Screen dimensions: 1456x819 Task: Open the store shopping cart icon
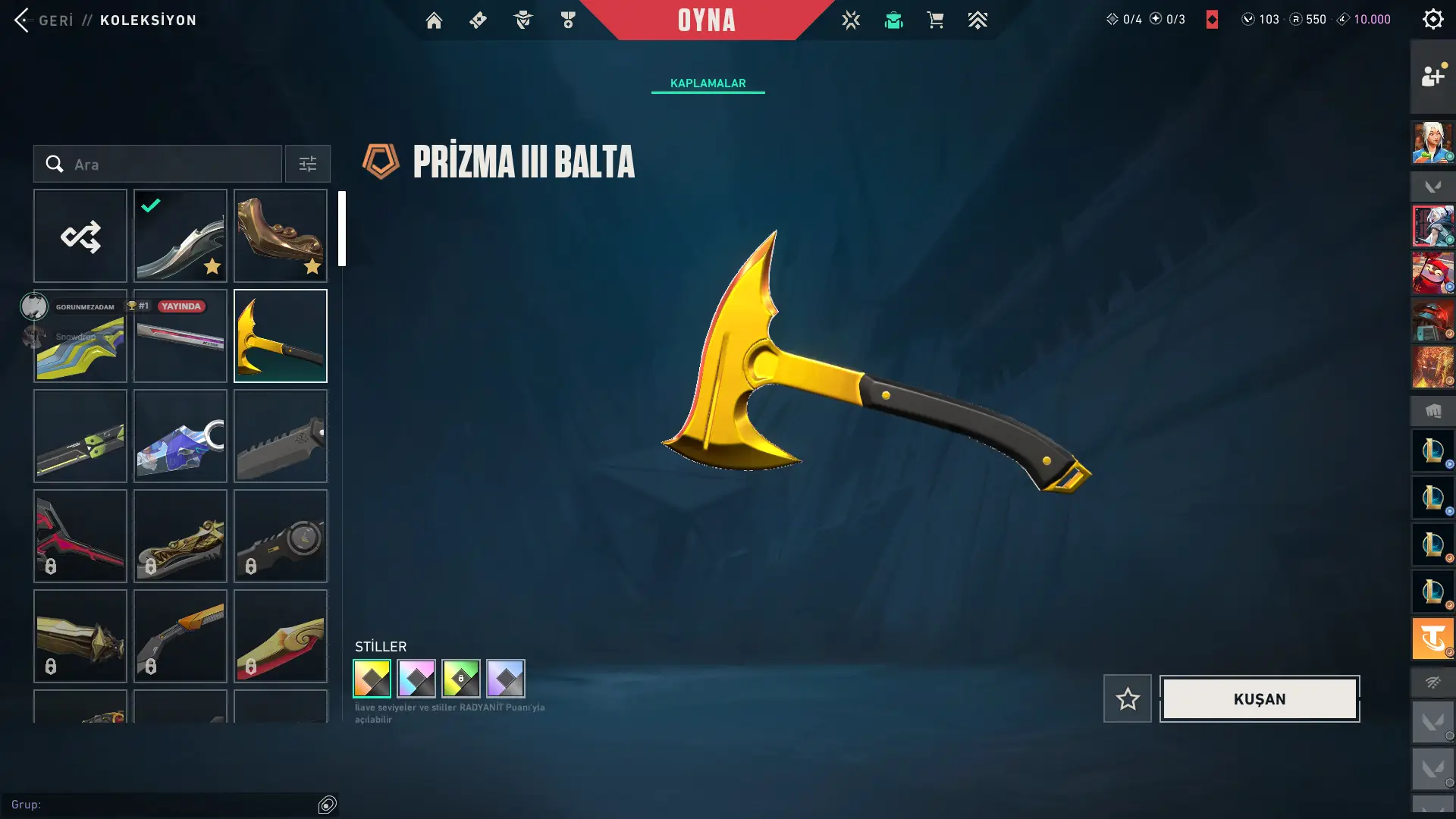click(935, 20)
